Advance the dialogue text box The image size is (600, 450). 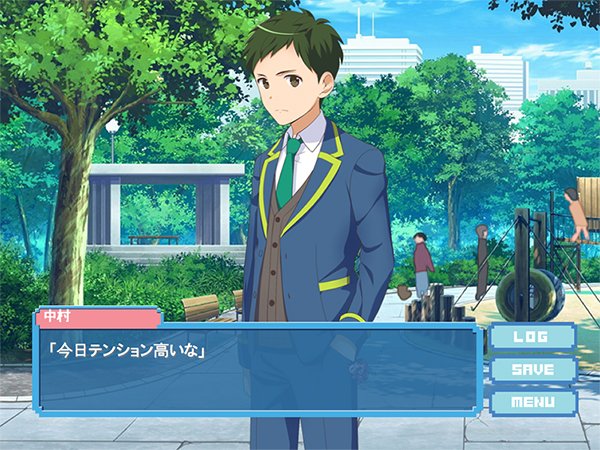pos(257,370)
